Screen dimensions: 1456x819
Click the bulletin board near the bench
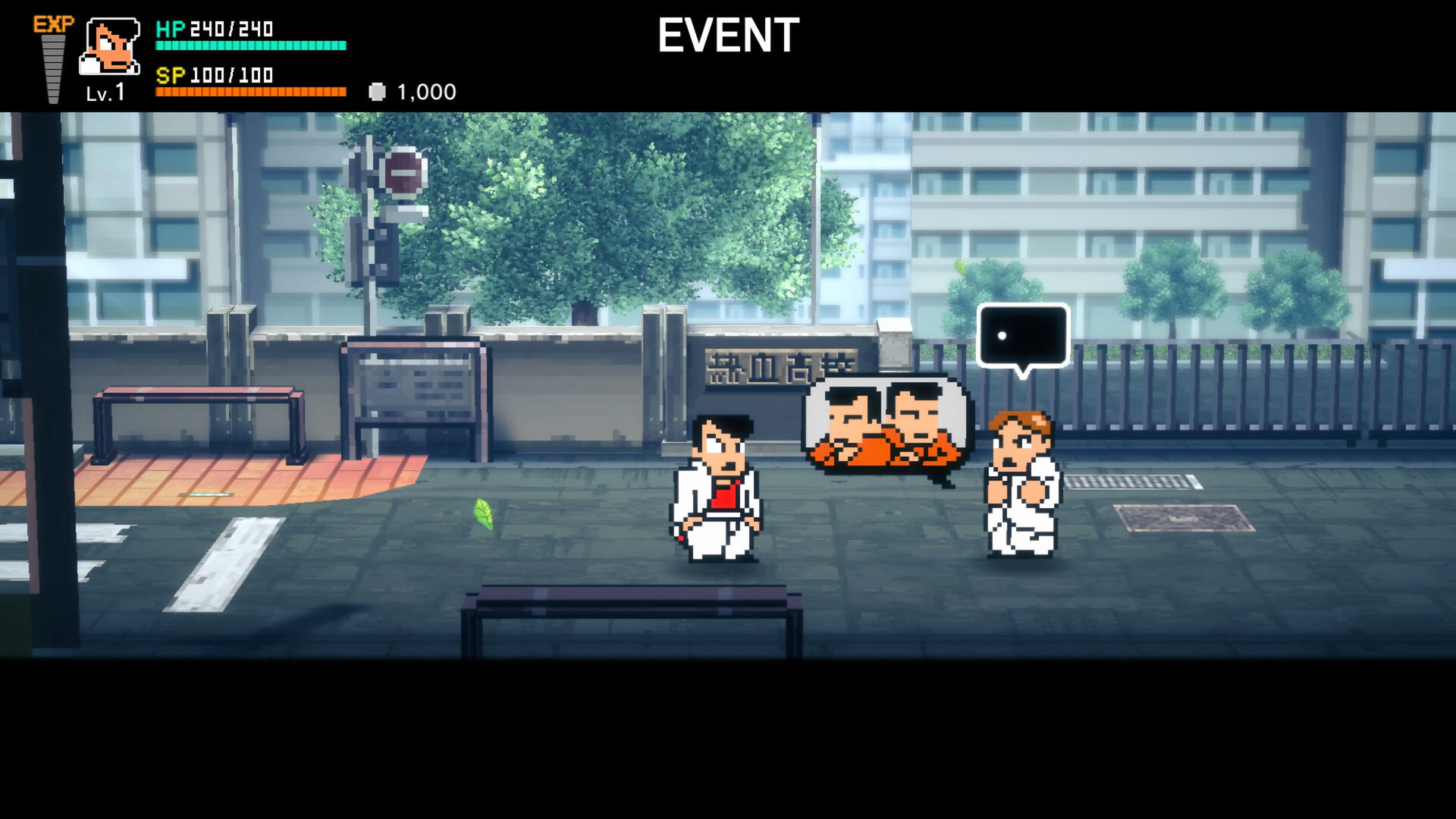click(x=417, y=387)
